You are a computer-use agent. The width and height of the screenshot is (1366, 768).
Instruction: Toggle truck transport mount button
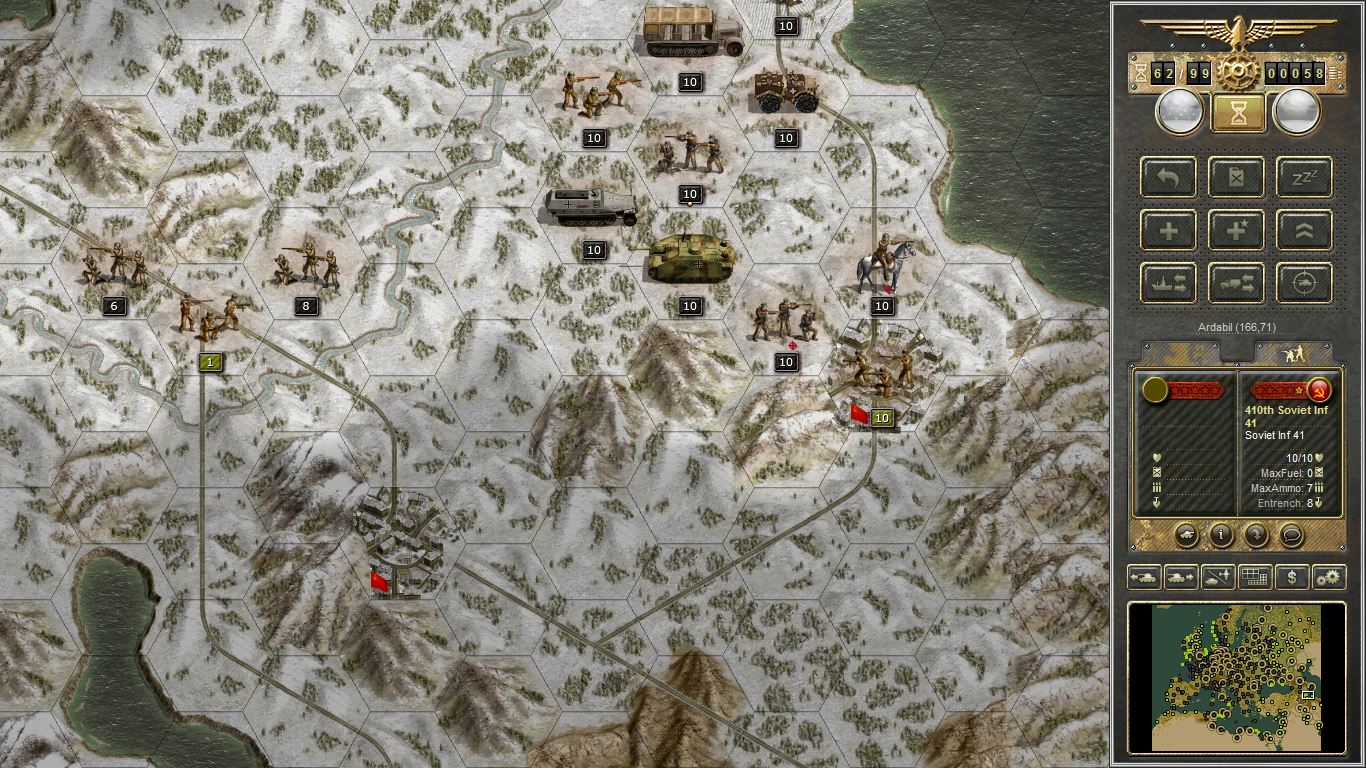pos(1236,283)
